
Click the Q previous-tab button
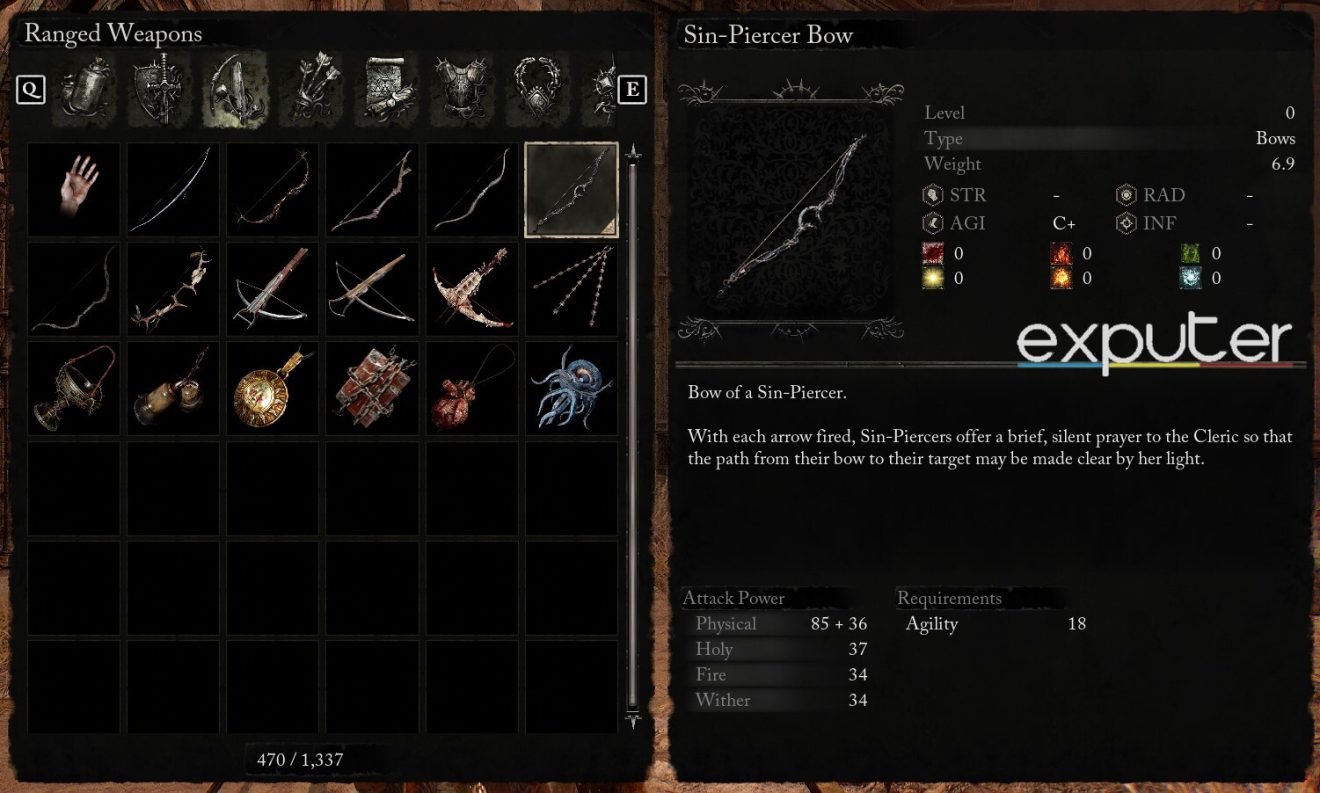[31, 88]
